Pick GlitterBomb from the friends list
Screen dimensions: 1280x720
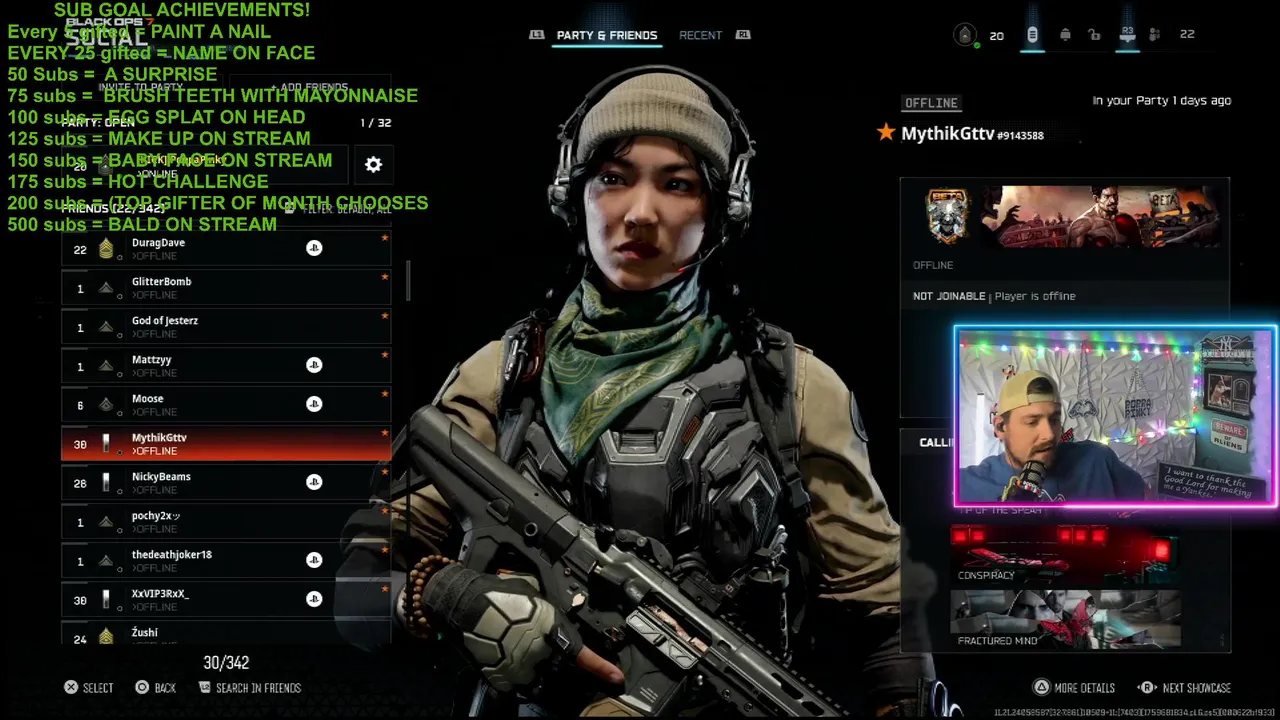point(225,288)
